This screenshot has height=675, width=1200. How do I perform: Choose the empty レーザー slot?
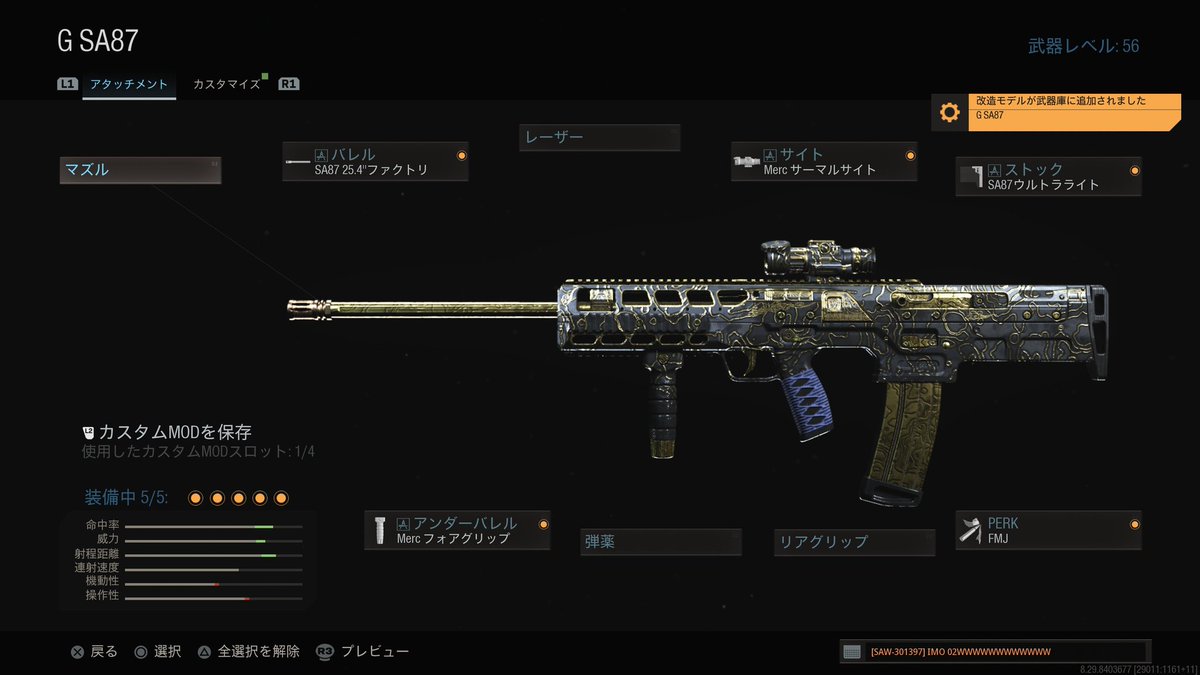599,137
